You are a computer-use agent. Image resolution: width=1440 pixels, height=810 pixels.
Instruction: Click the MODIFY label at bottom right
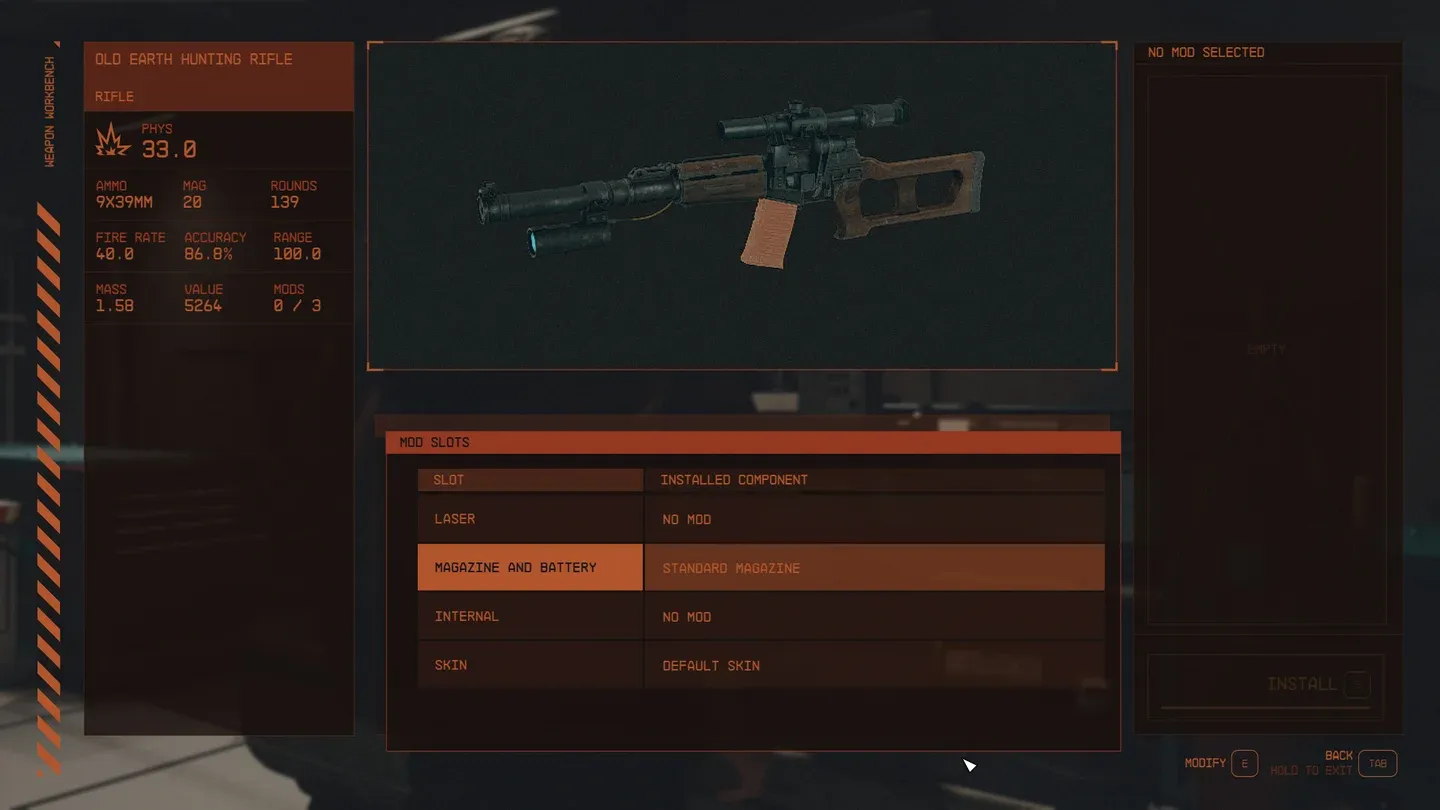1203,762
